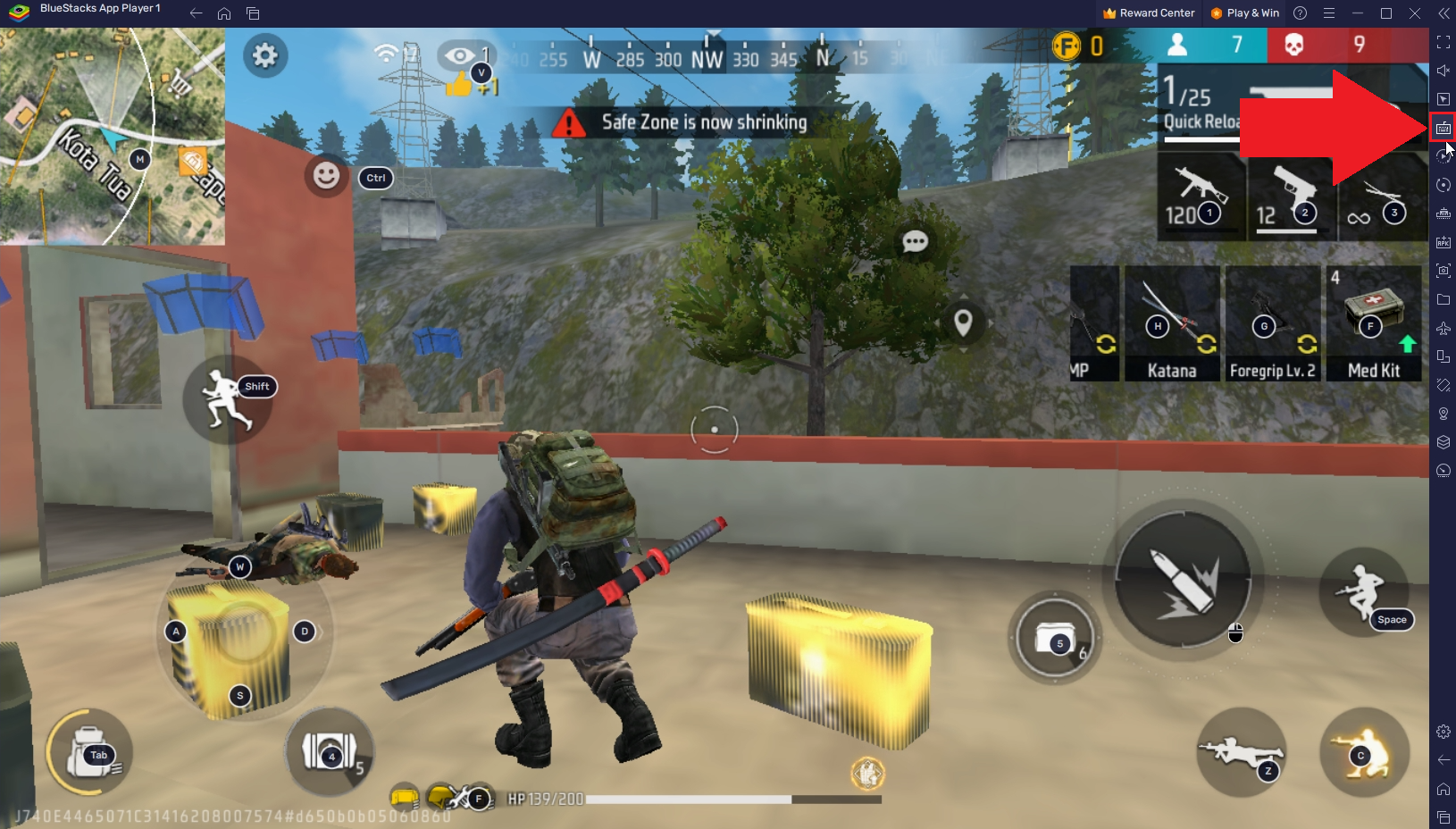This screenshot has width=1456, height=829.
Task: Click the Install APK icon in the sidebar
Action: point(1443,241)
